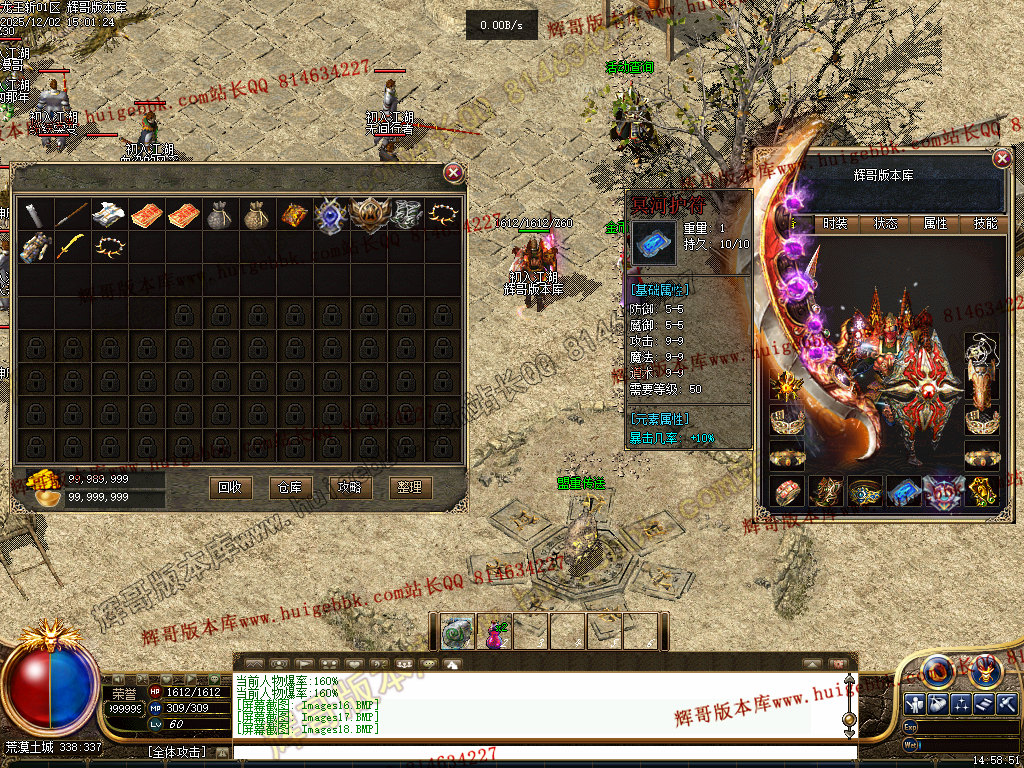This screenshot has height=768, width=1024.
Task: Sort the bag with 整理
Action: pos(410,487)
